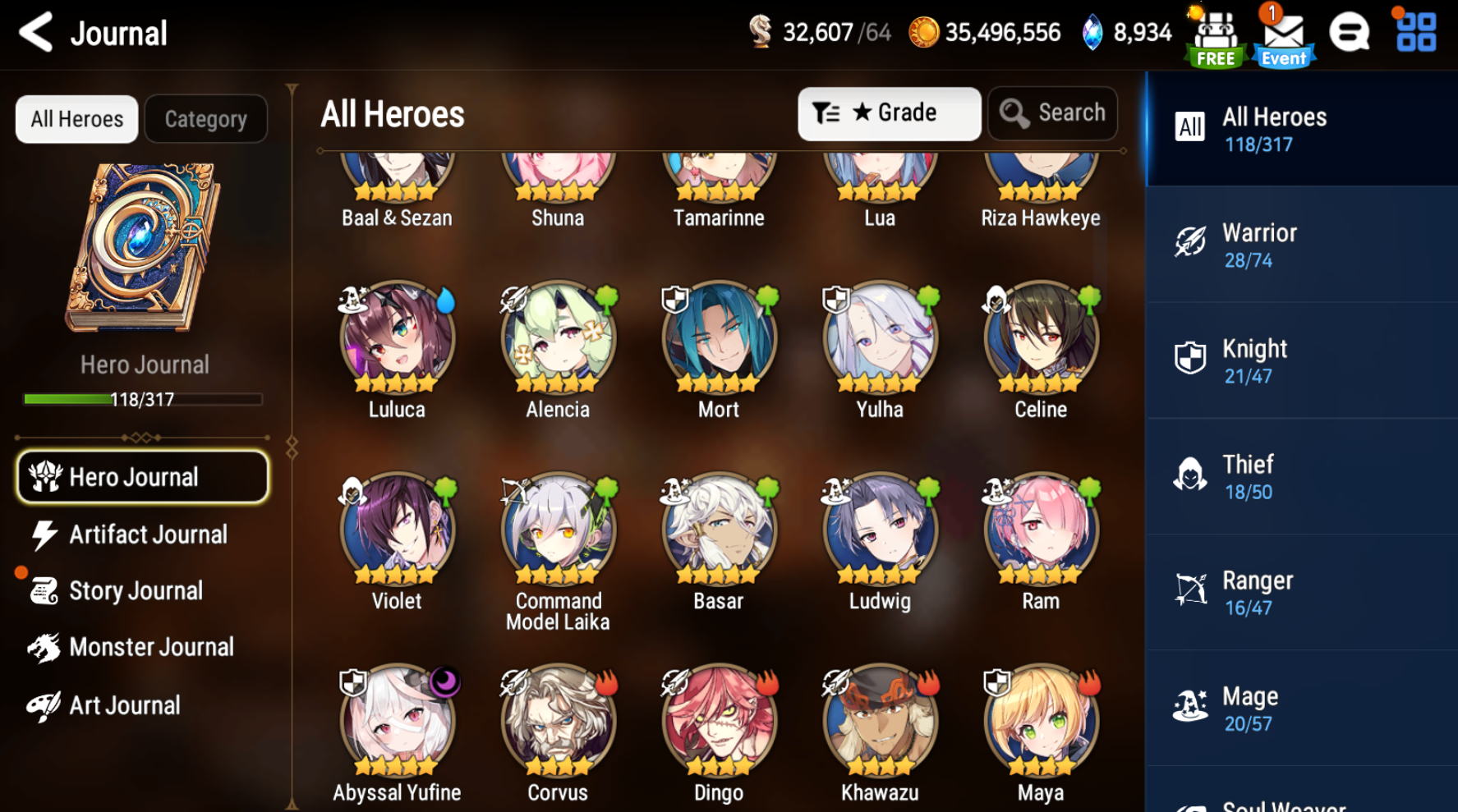
Task: Select Hero Journal from the left menu
Action: [141, 476]
